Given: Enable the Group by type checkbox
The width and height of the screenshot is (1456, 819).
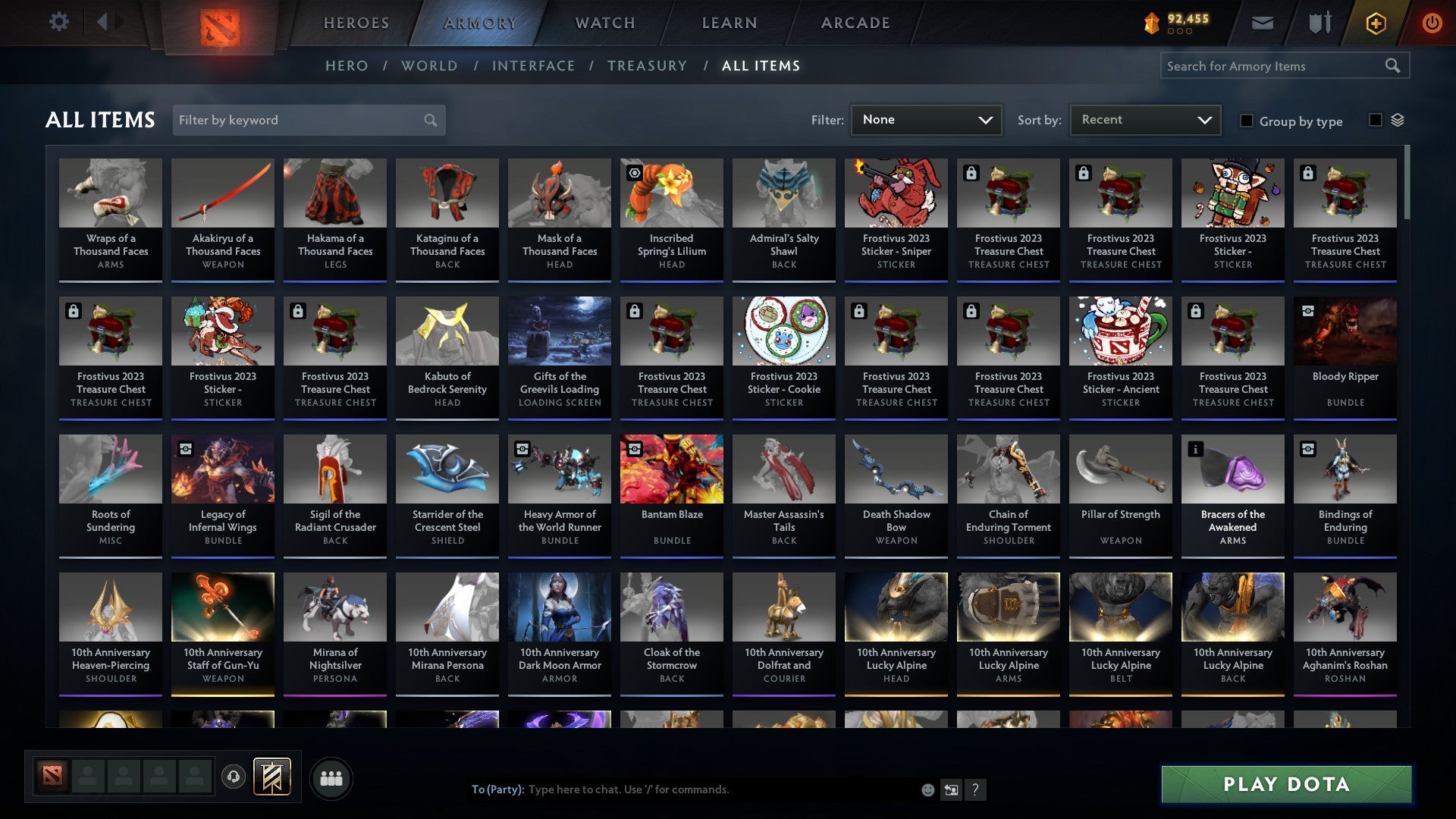Looking at the screenshot, I should [x=1247, y=121].
